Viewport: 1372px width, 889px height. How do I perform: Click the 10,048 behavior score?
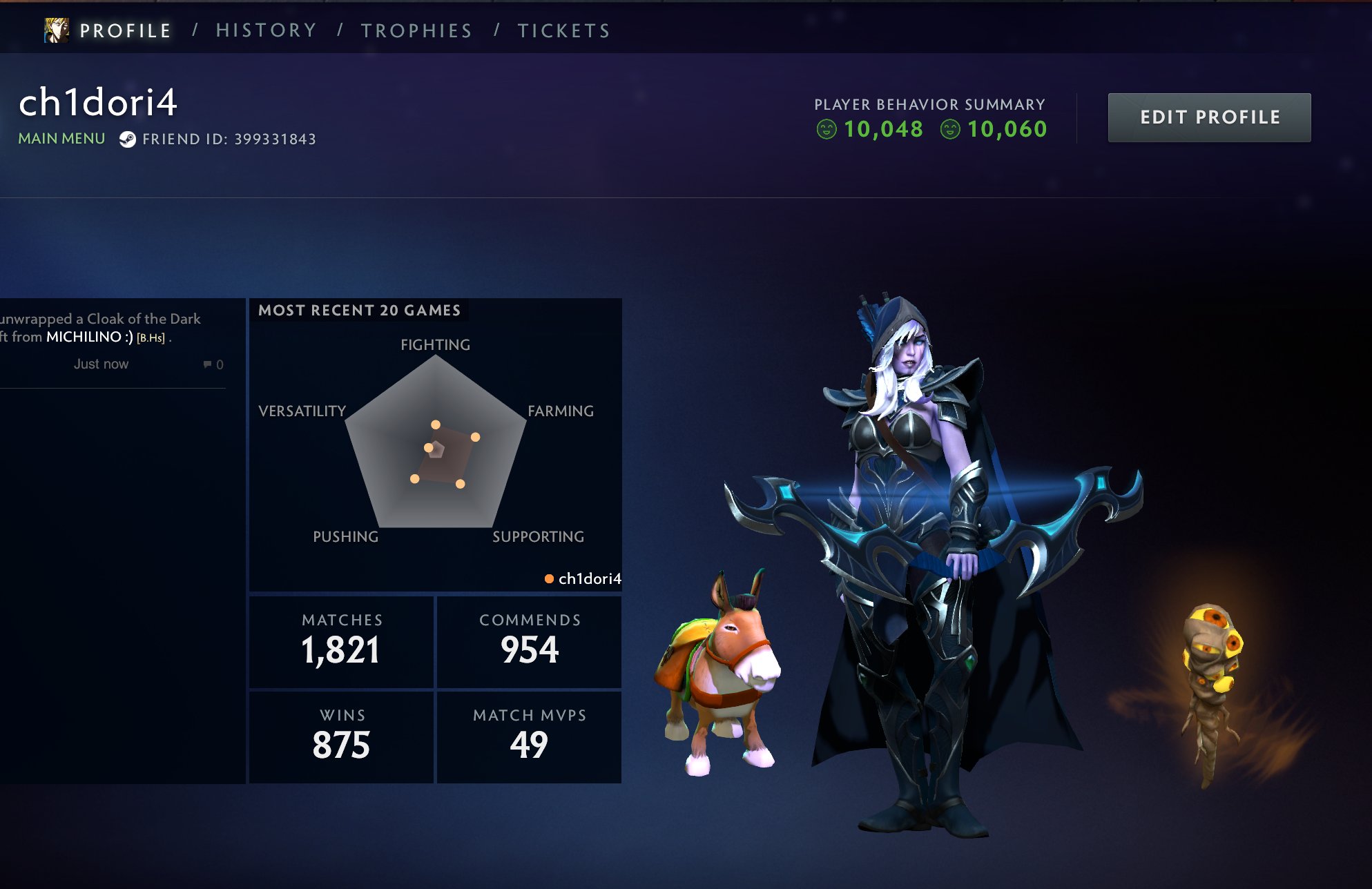882,129
